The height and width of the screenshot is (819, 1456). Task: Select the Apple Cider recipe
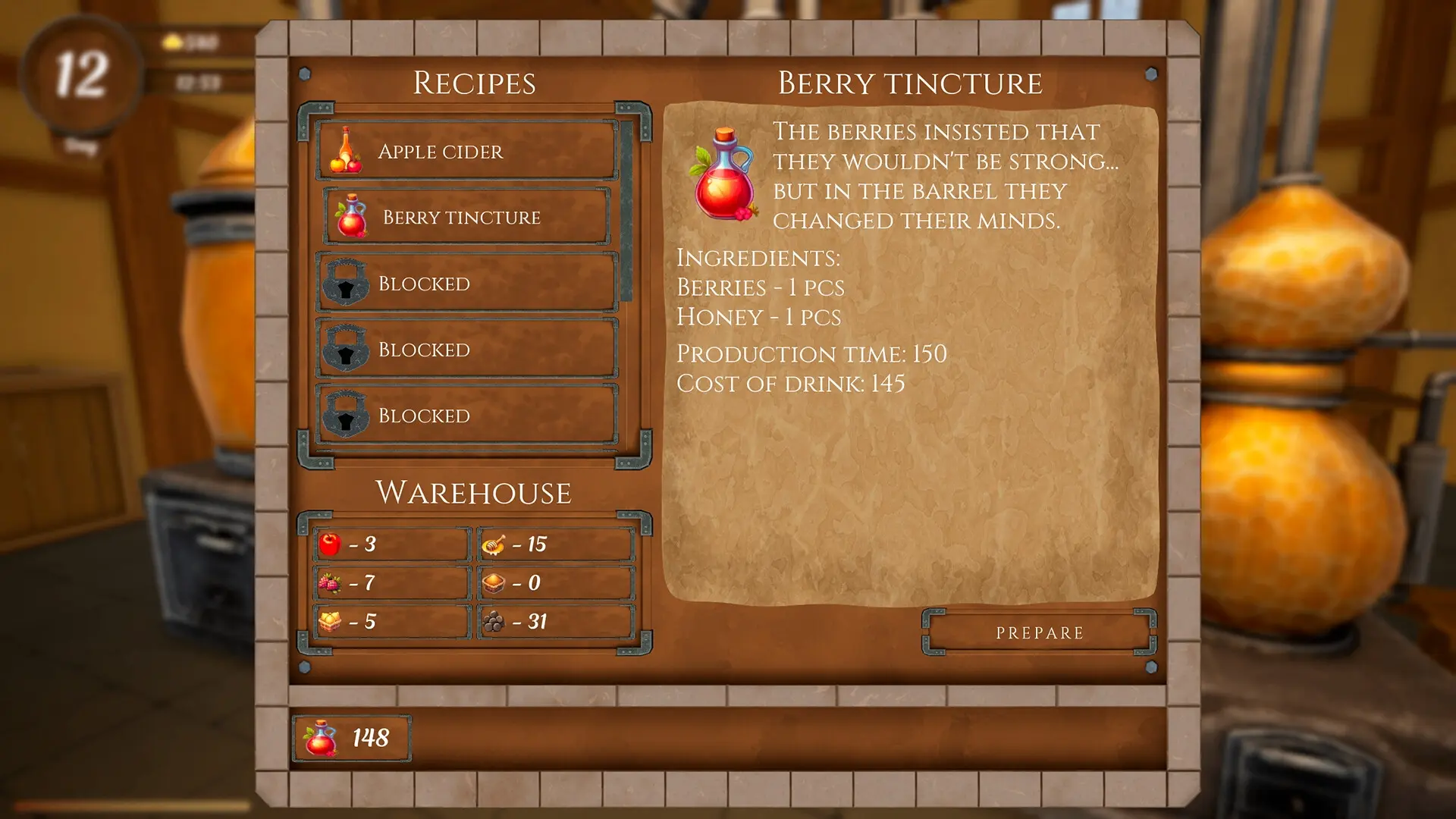click(x=466, y=151)
